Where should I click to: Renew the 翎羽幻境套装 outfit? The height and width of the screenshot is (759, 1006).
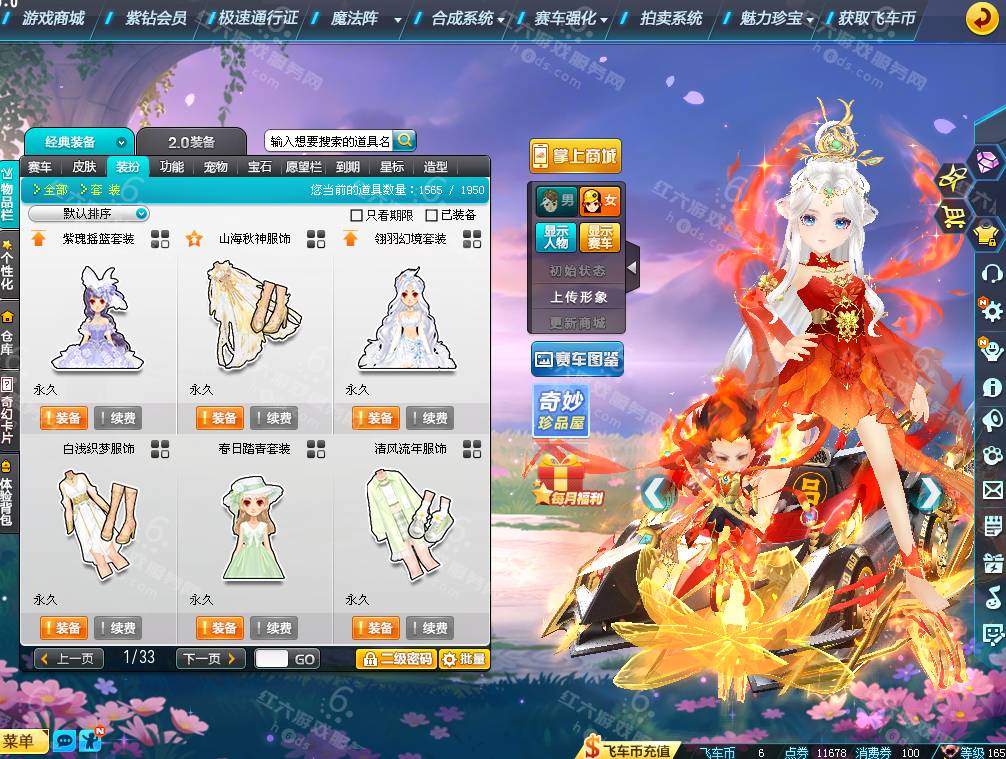click(x=429, y=418)
